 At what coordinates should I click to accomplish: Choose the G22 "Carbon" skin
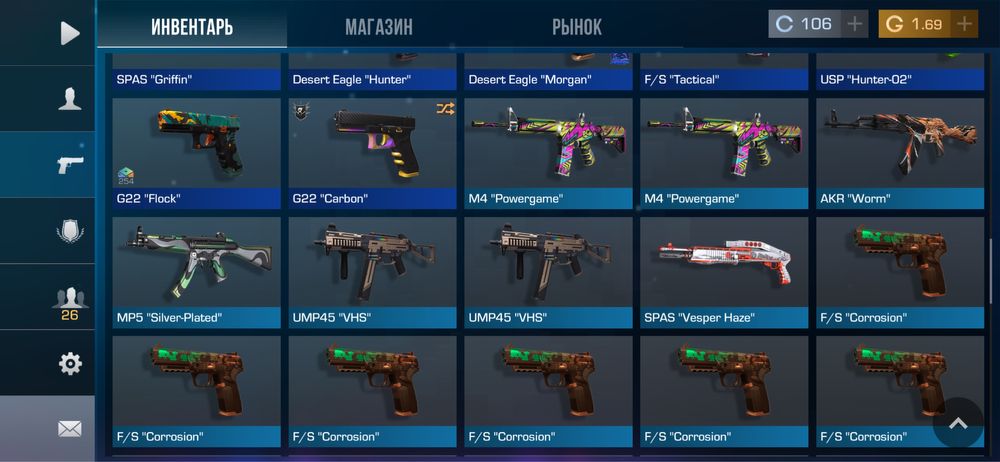pyautogui.click(x=374, y=152)
